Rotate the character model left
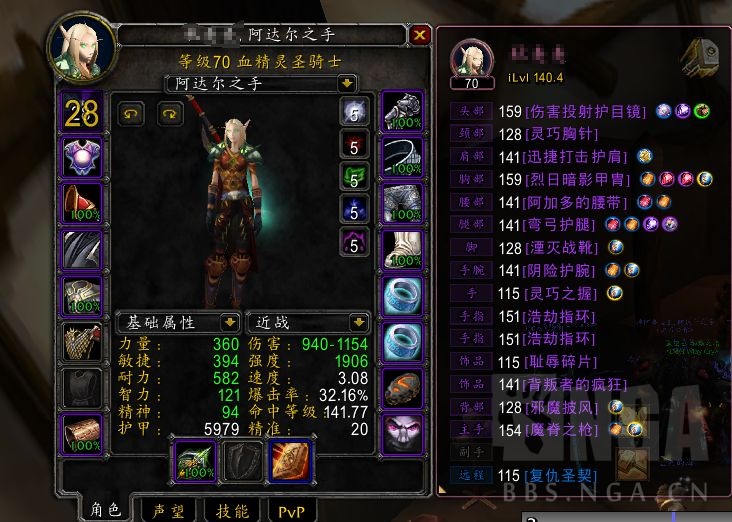This screenshot has height=522, width=732. coord(131,112)
